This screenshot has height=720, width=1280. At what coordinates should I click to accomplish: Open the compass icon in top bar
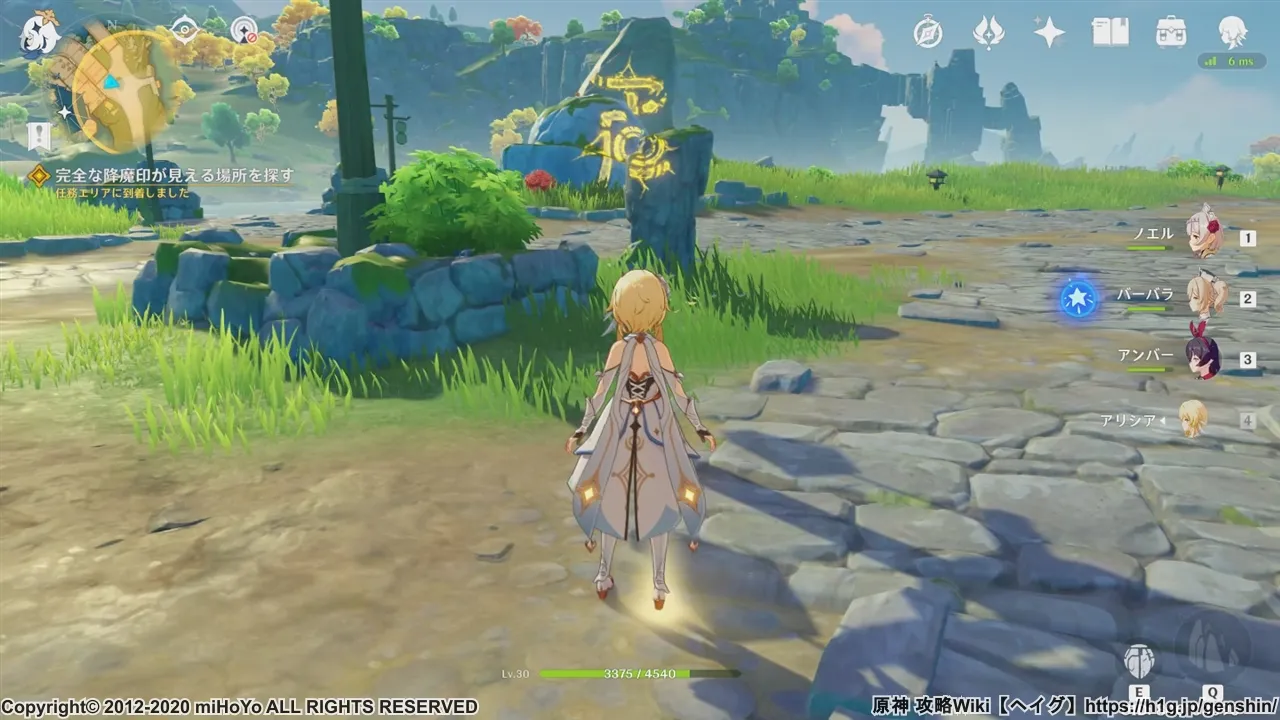pos(928,33)
